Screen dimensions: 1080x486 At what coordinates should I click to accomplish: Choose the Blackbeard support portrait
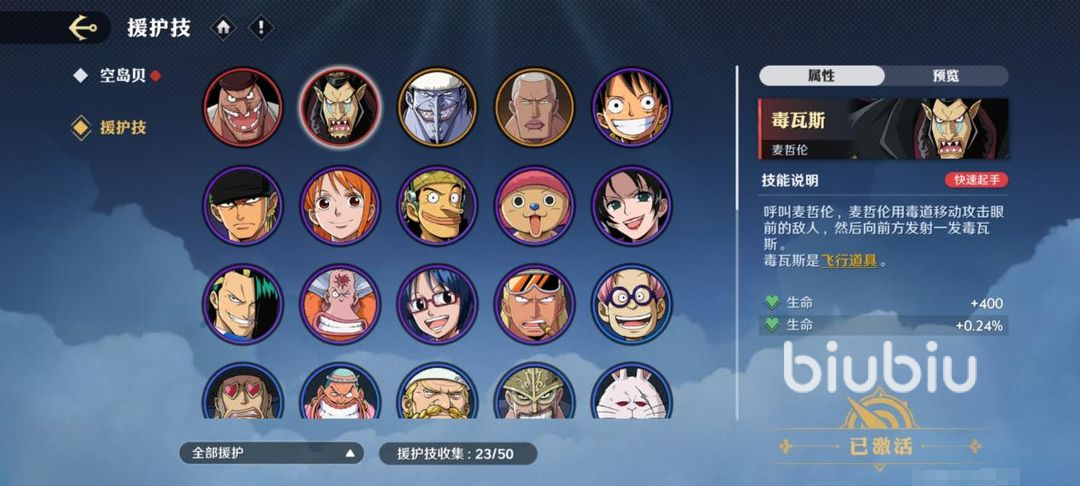point(242,107)
